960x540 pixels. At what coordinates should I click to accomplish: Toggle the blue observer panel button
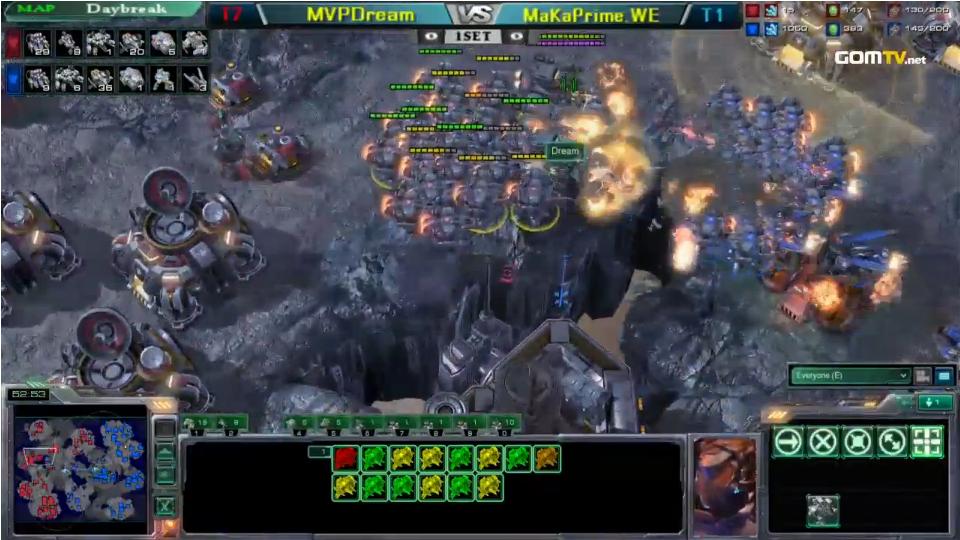click(x=943, y=376)
